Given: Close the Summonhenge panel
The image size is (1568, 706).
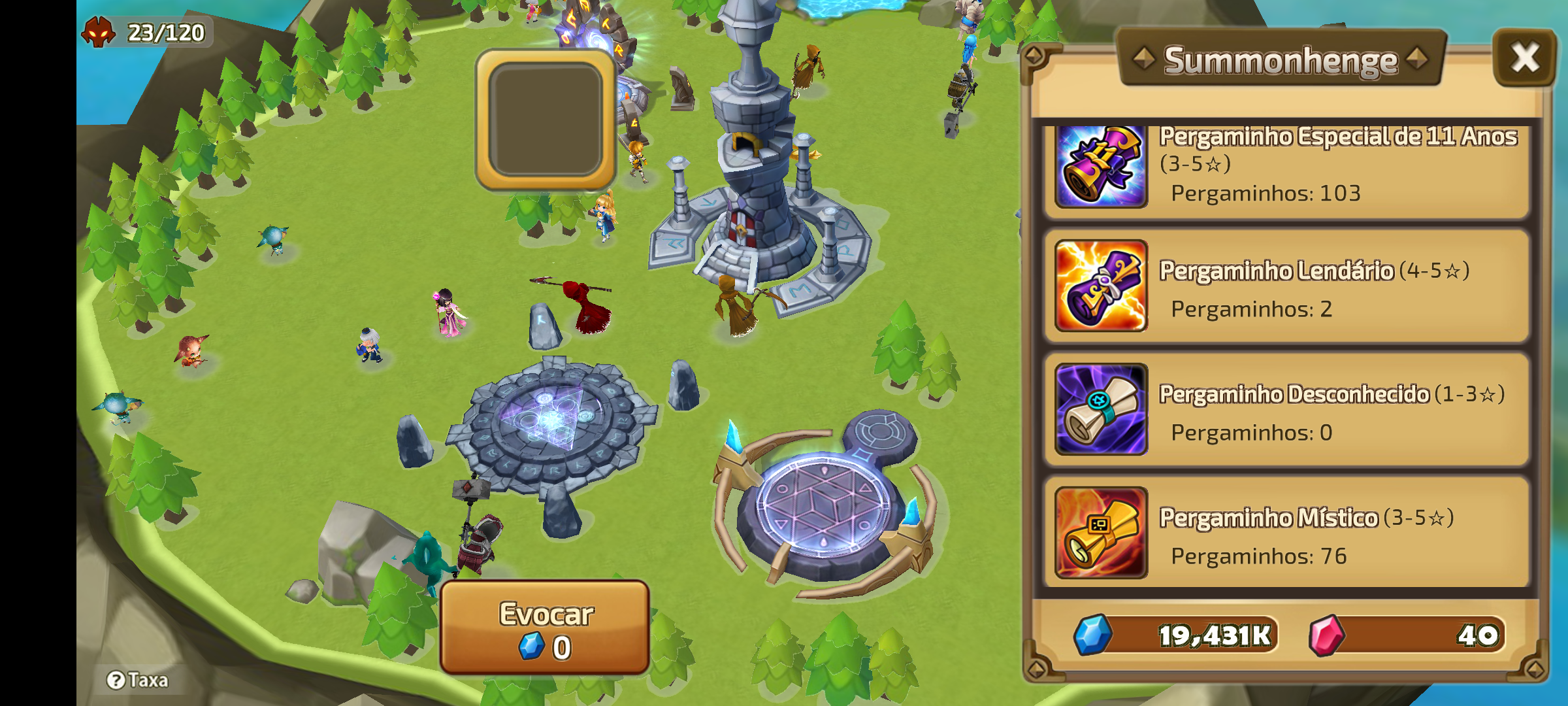Looking at the screenshot, I should click(x=1524, y=58).
